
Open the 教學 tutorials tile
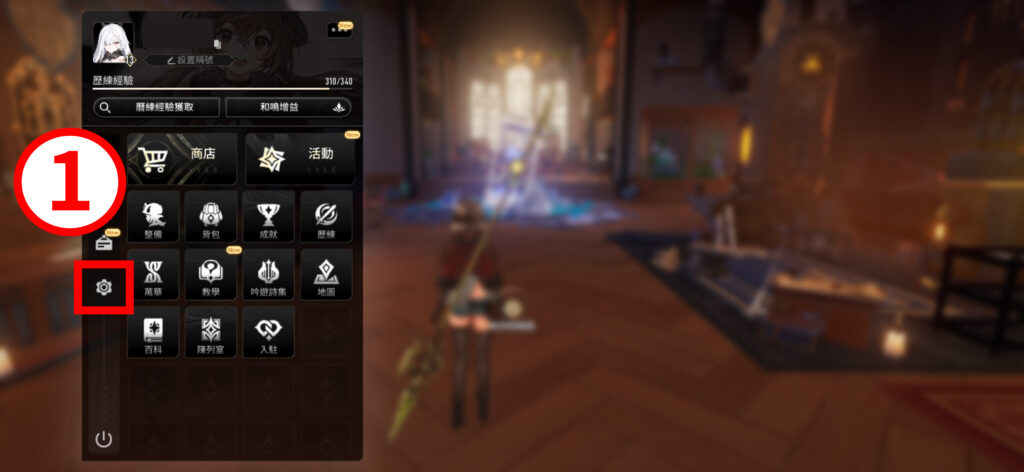pyautogui.click(x=211, y=275)
